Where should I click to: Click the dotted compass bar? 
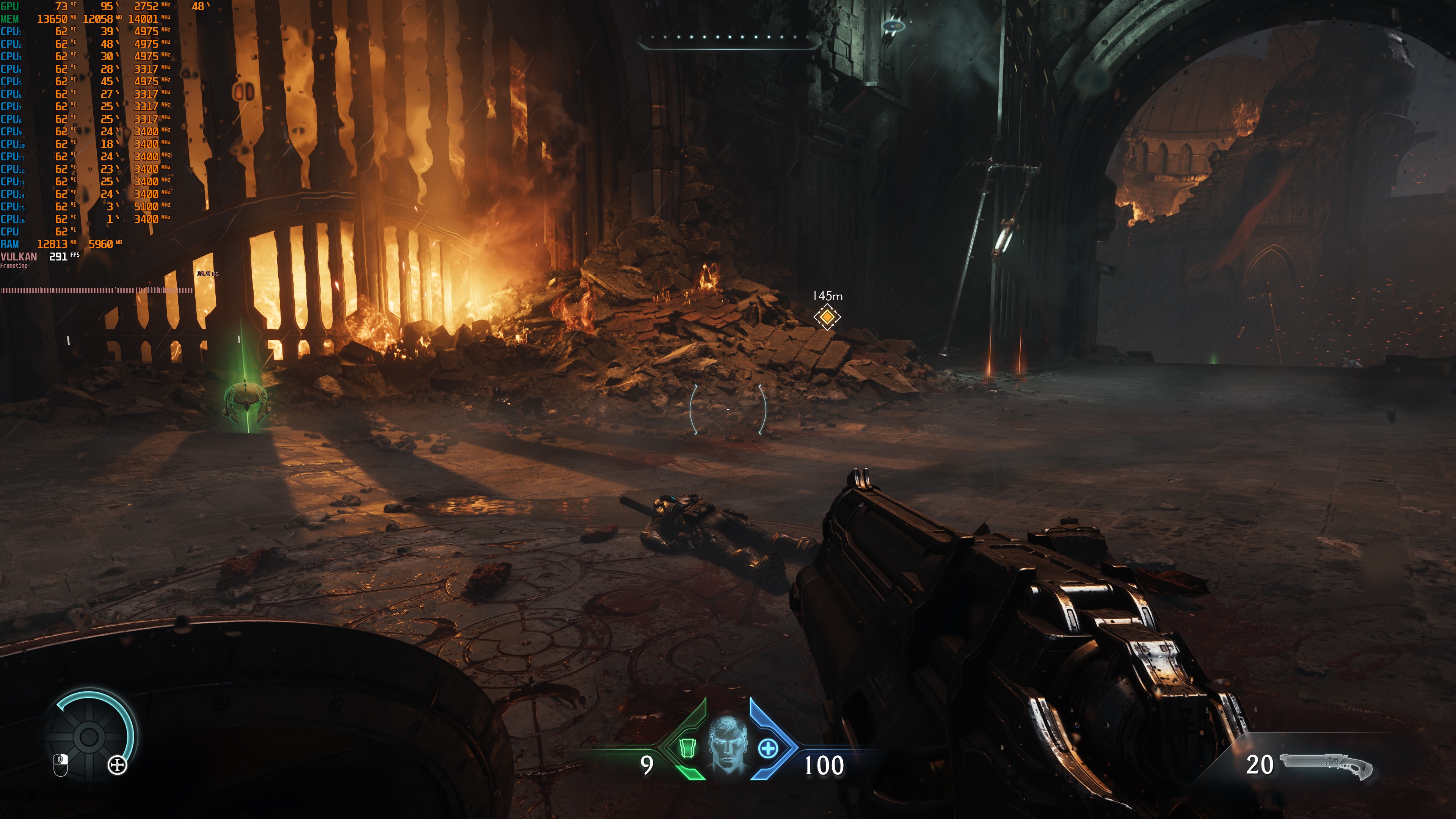pos(729,38)
